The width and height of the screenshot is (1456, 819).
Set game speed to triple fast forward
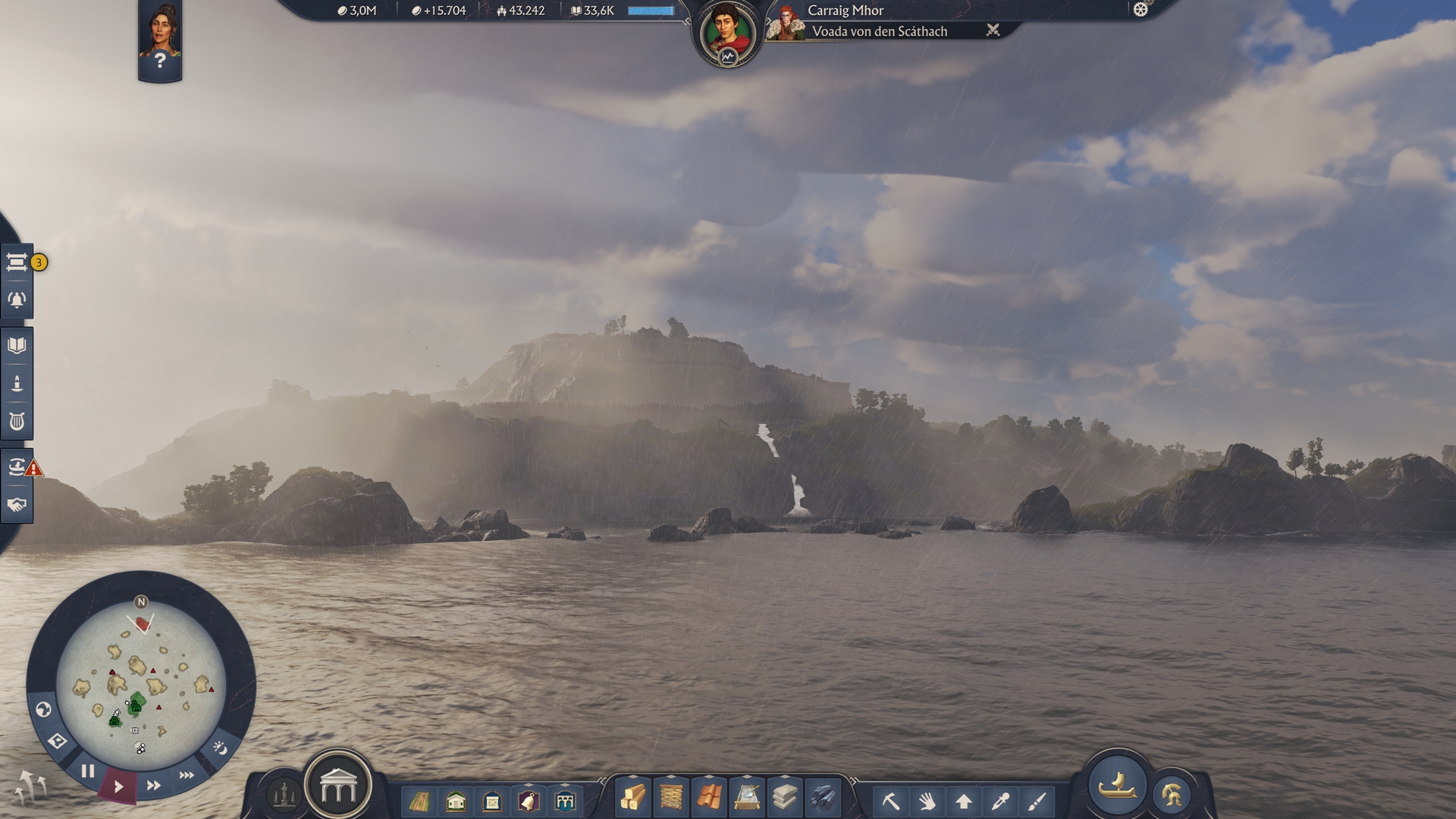pos(187,775)
